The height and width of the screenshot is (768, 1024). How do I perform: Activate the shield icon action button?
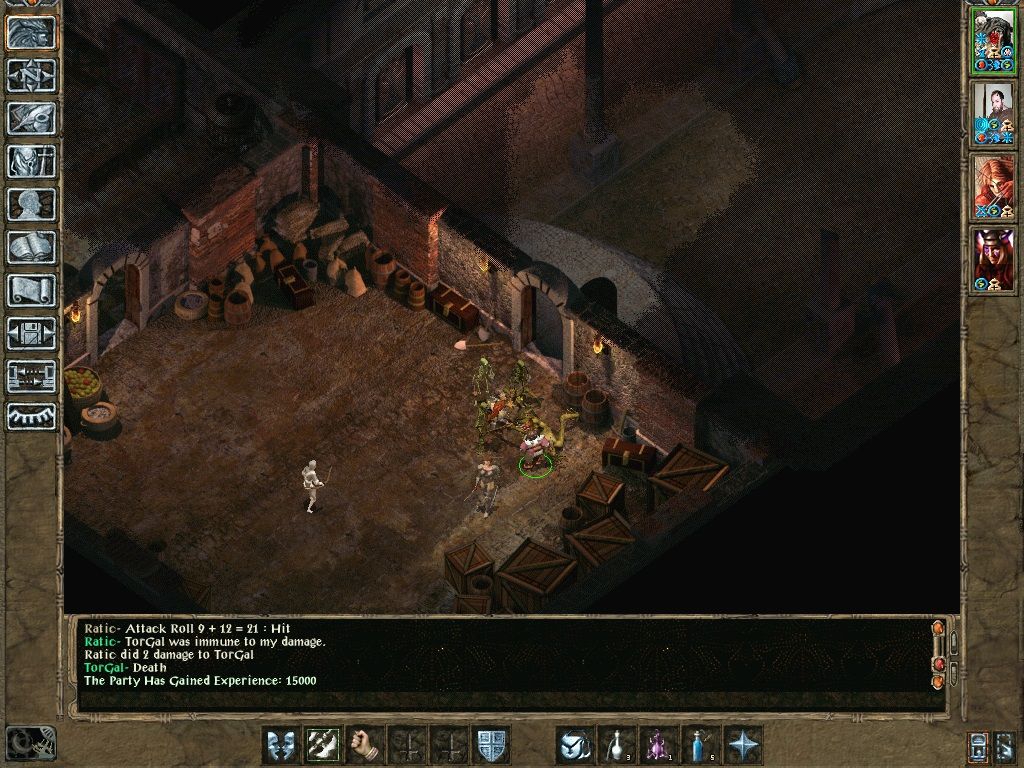(x=490, y=745)
